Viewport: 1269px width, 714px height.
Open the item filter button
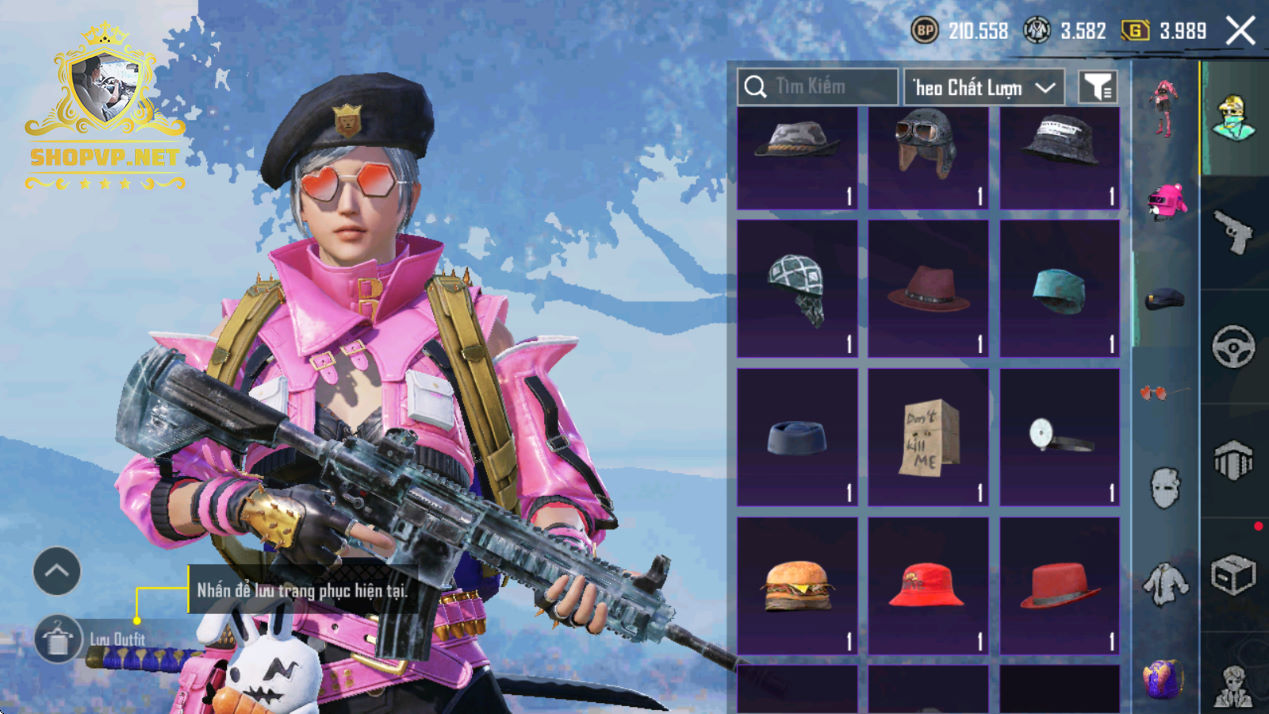pos(1097,87)
